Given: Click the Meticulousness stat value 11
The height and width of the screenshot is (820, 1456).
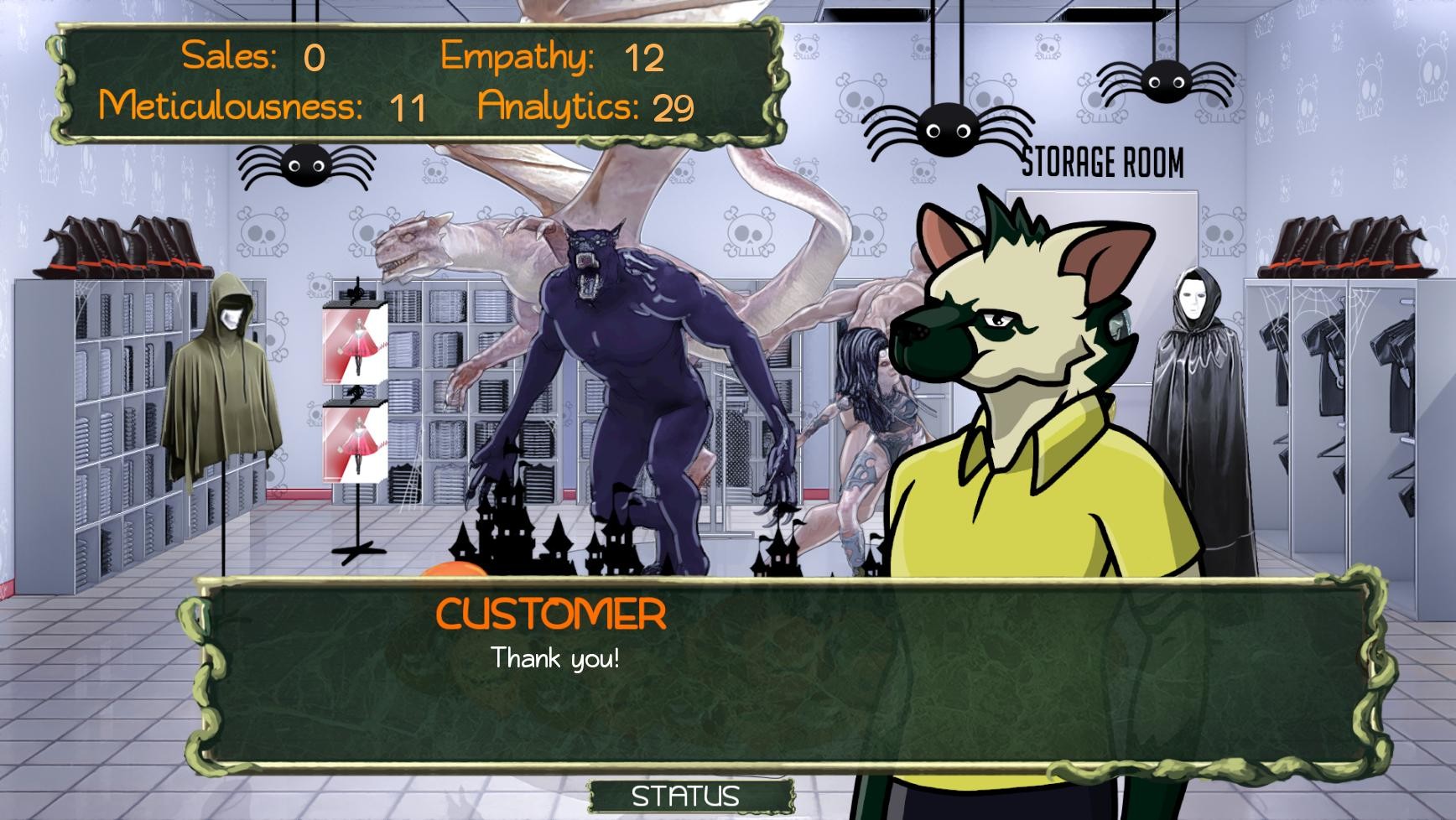Looking at the screenshot, I should (408, 106).
